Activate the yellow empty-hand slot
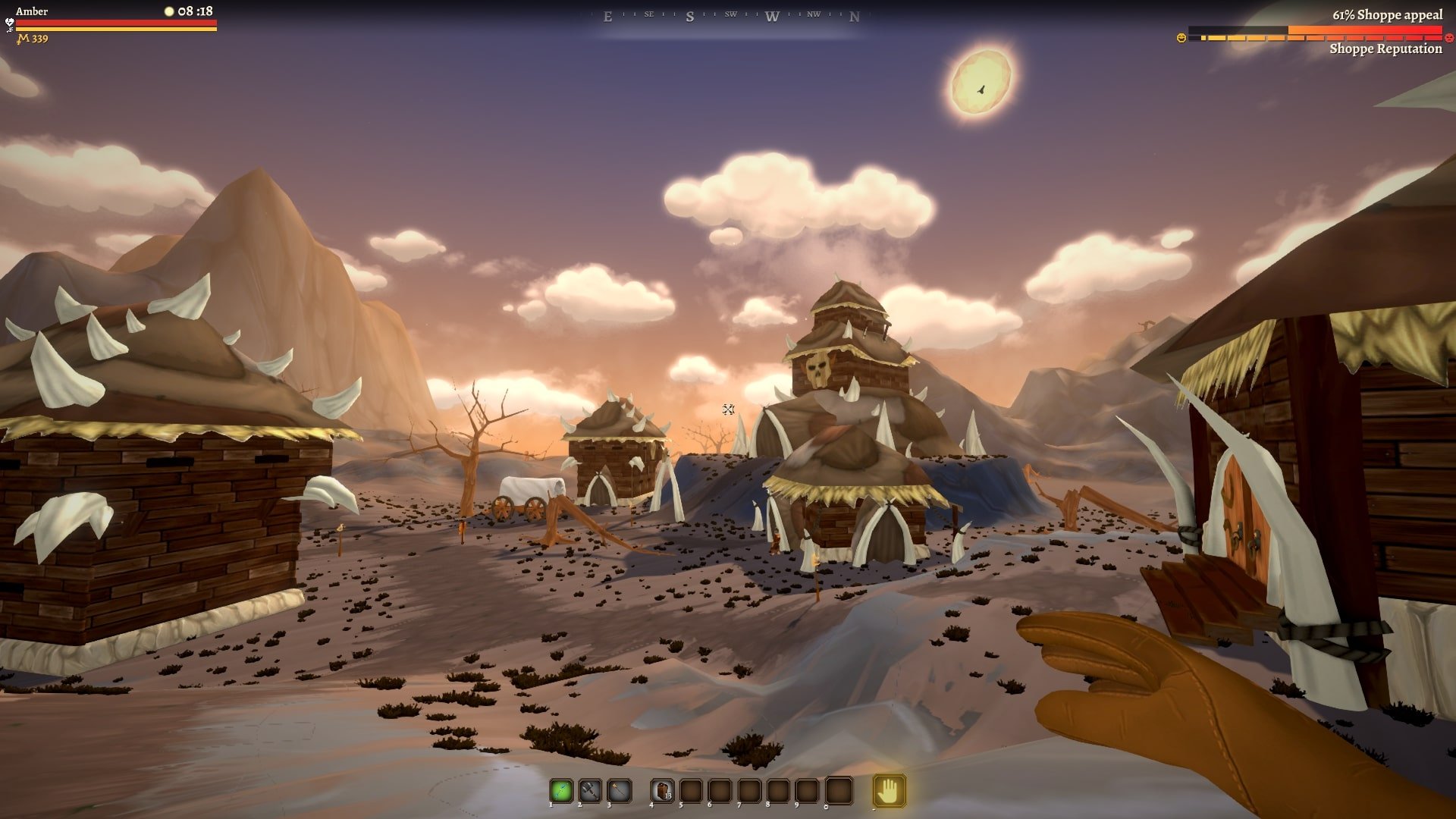This screenshot has width=1456, height=819. (889, 791)
